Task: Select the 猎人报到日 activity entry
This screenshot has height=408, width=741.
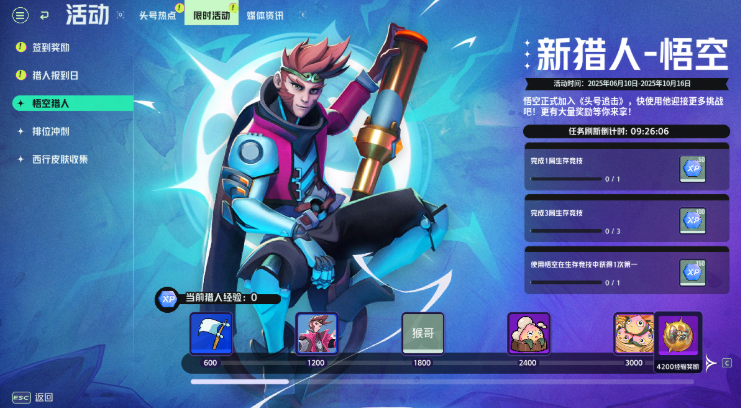Action: pyautogui.click(x=54, y=75)
